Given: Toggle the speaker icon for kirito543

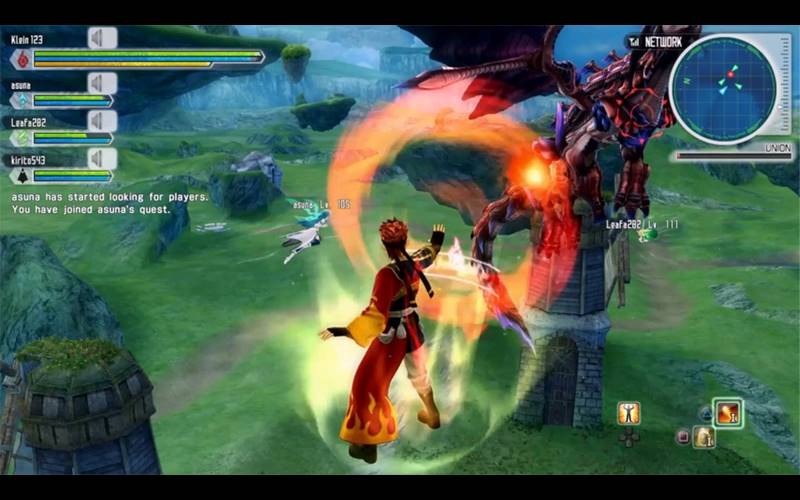Looking at the screenshot, I should 102,158.
